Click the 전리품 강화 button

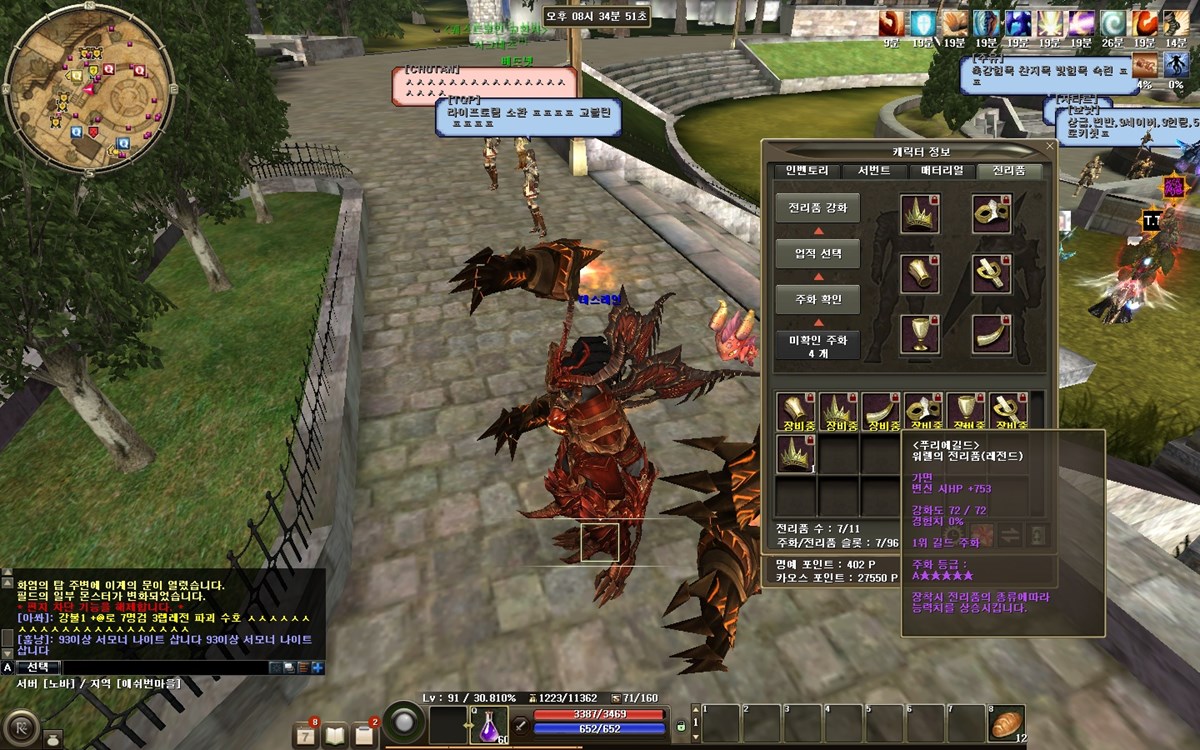pyautogui.click(x=817, y=208)
